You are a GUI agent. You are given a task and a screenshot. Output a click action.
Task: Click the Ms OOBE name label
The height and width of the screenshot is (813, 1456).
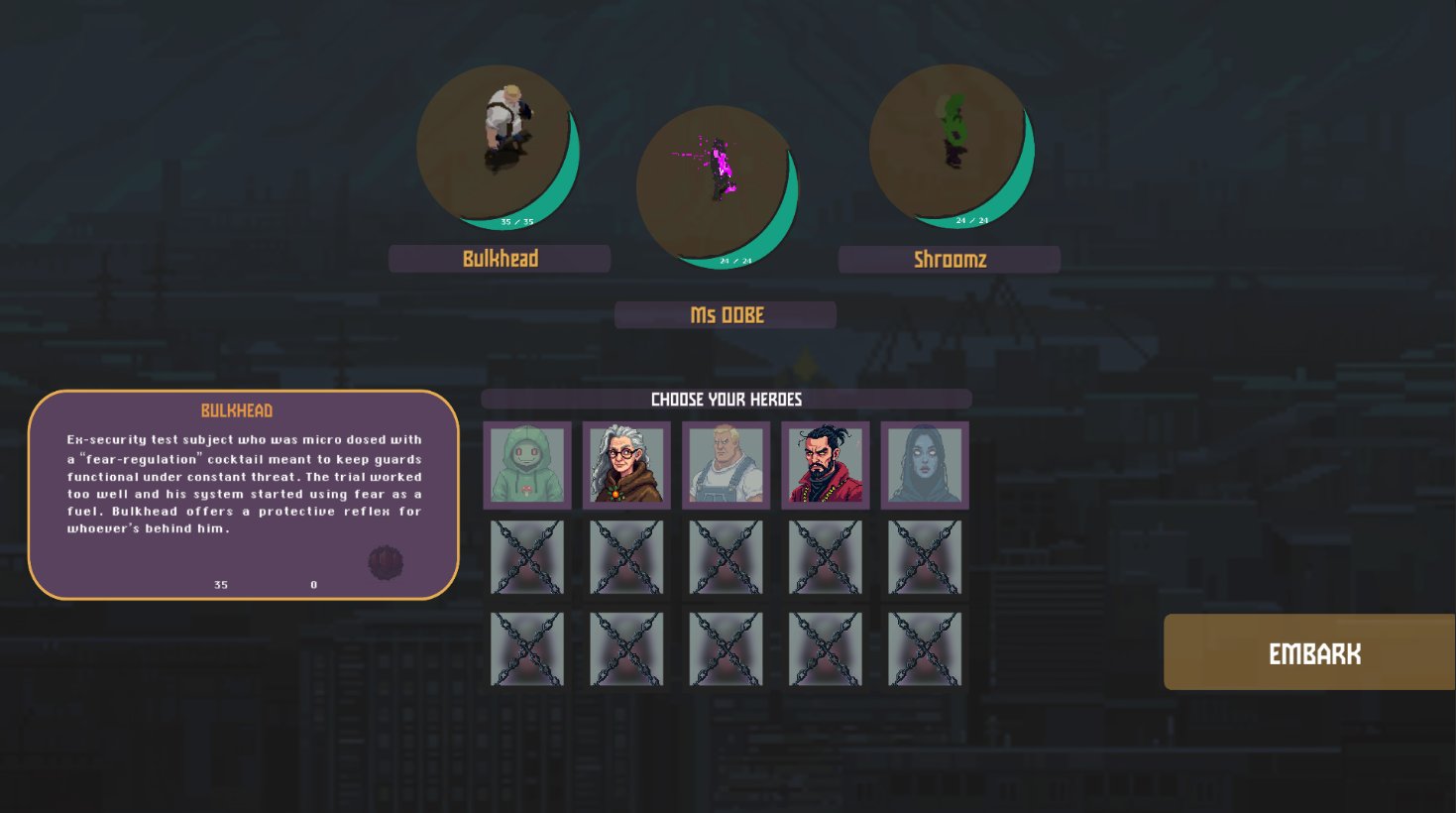click(726, 315)
